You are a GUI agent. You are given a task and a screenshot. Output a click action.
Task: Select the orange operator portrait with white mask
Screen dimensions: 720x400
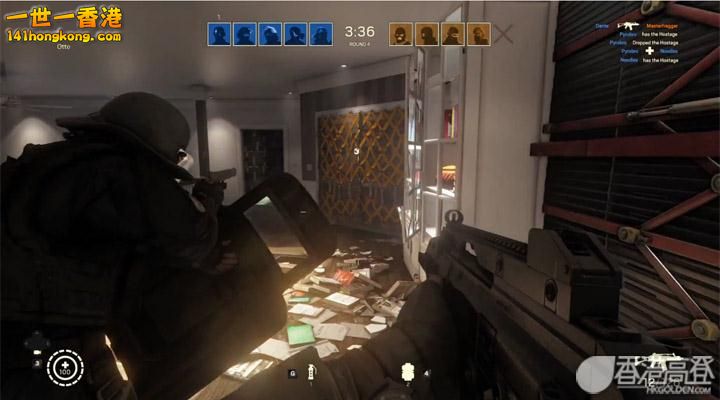[x=401, y=34]
